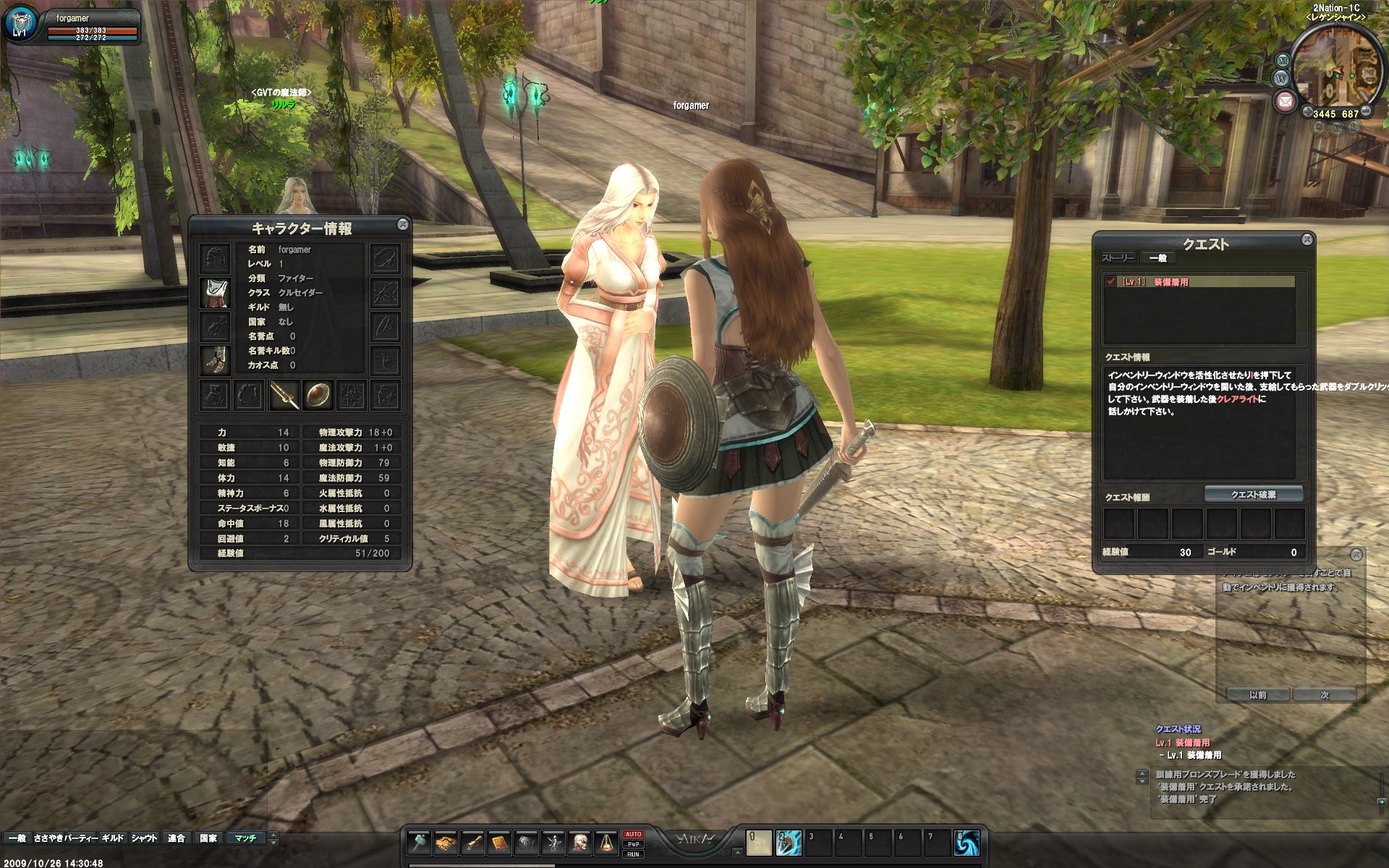The image size is (1389, 868).
Task: Click the 次 next button in tutorial panel
Action: click(1325, 695)
